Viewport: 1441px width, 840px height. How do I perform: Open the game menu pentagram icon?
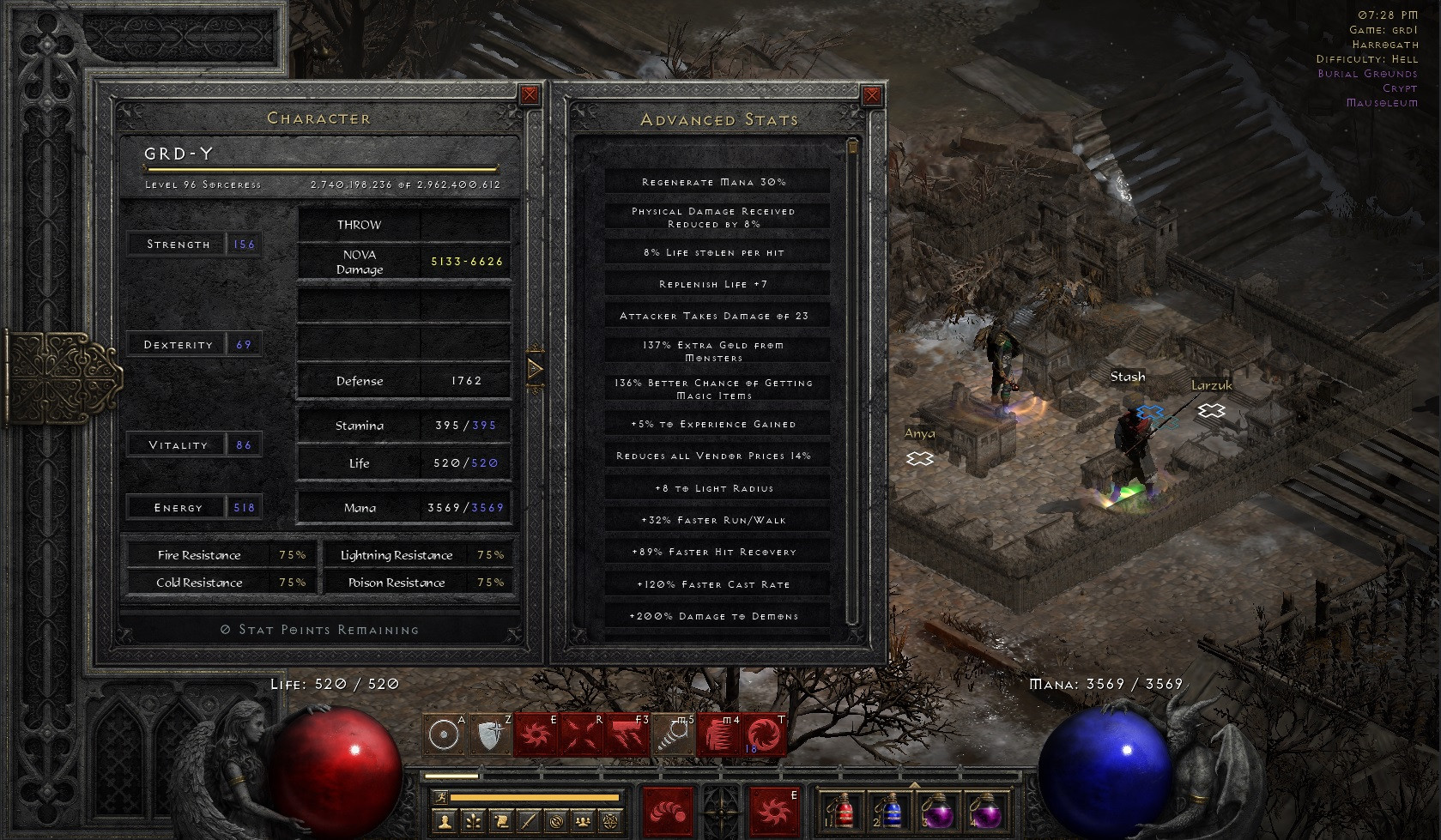point(609,822)
